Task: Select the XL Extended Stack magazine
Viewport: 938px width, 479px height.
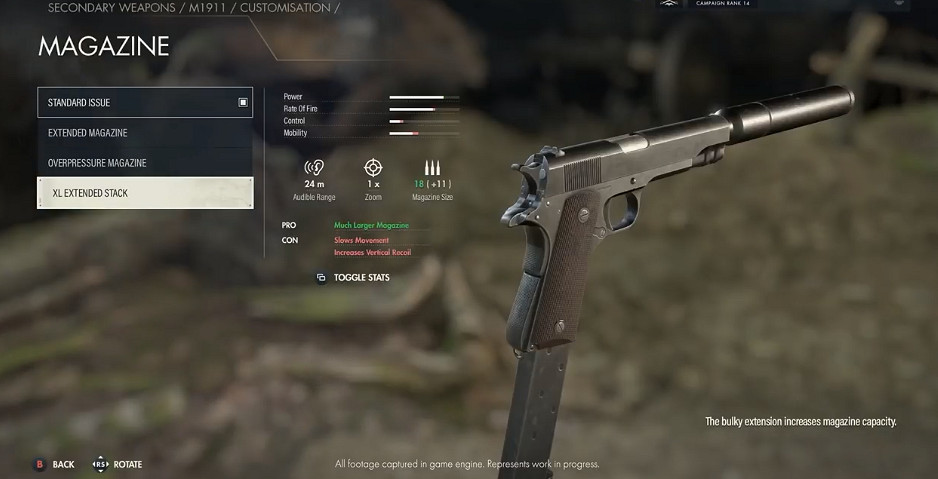Action: 145,193
